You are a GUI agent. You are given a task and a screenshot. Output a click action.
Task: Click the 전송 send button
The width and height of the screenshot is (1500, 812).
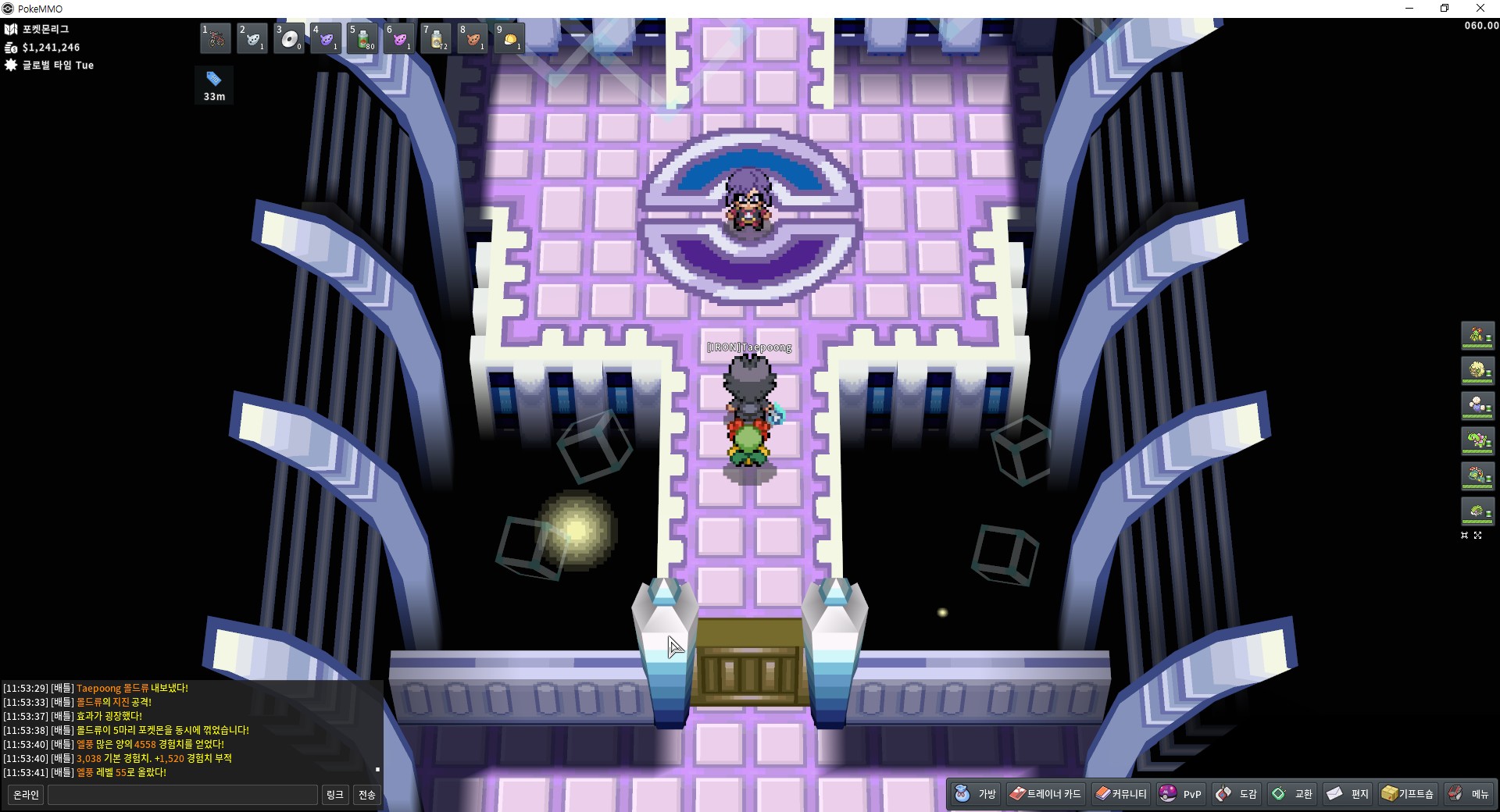pos(367,795)
